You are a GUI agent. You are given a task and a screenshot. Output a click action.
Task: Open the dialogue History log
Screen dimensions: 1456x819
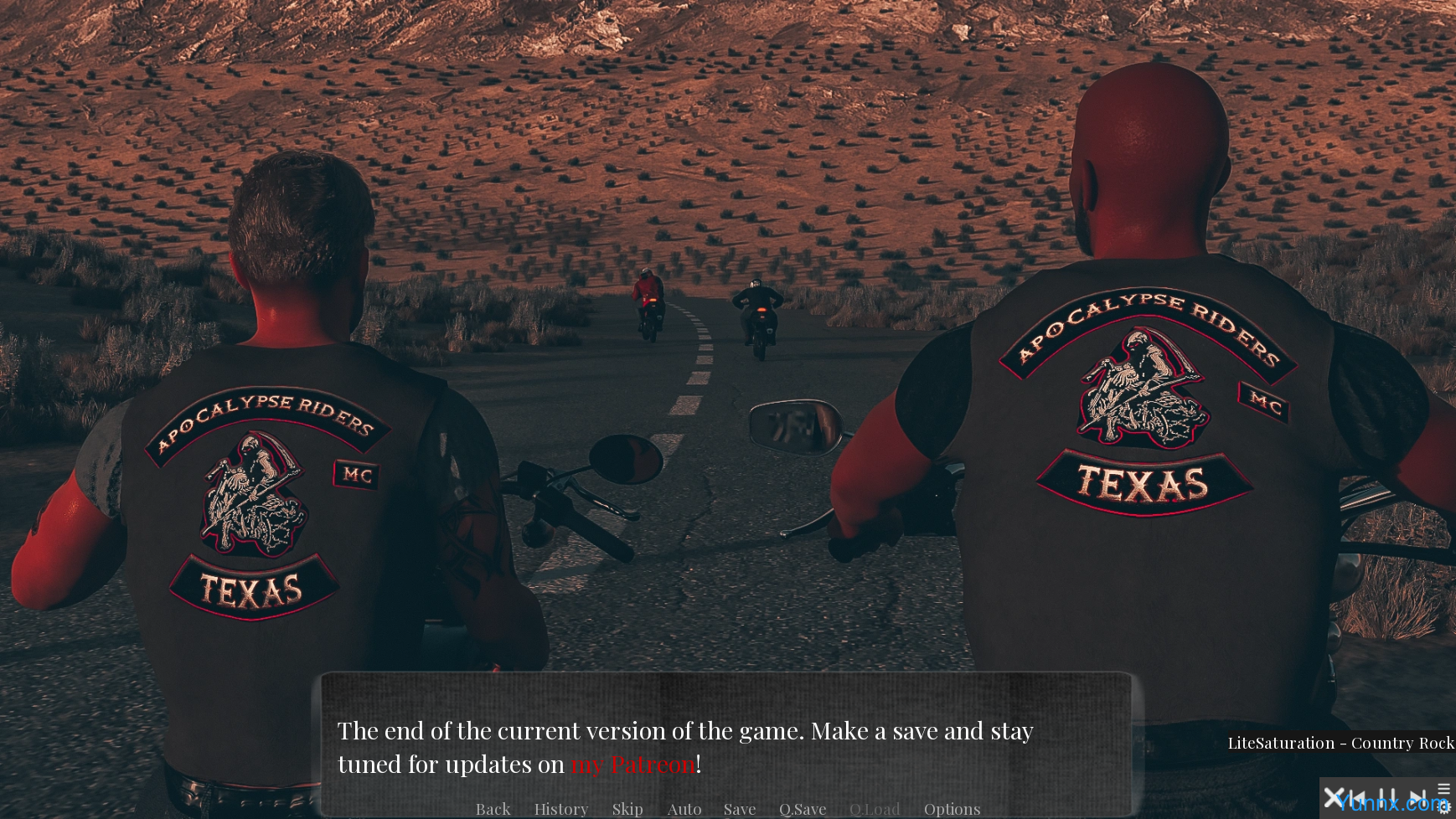(560, 809)
